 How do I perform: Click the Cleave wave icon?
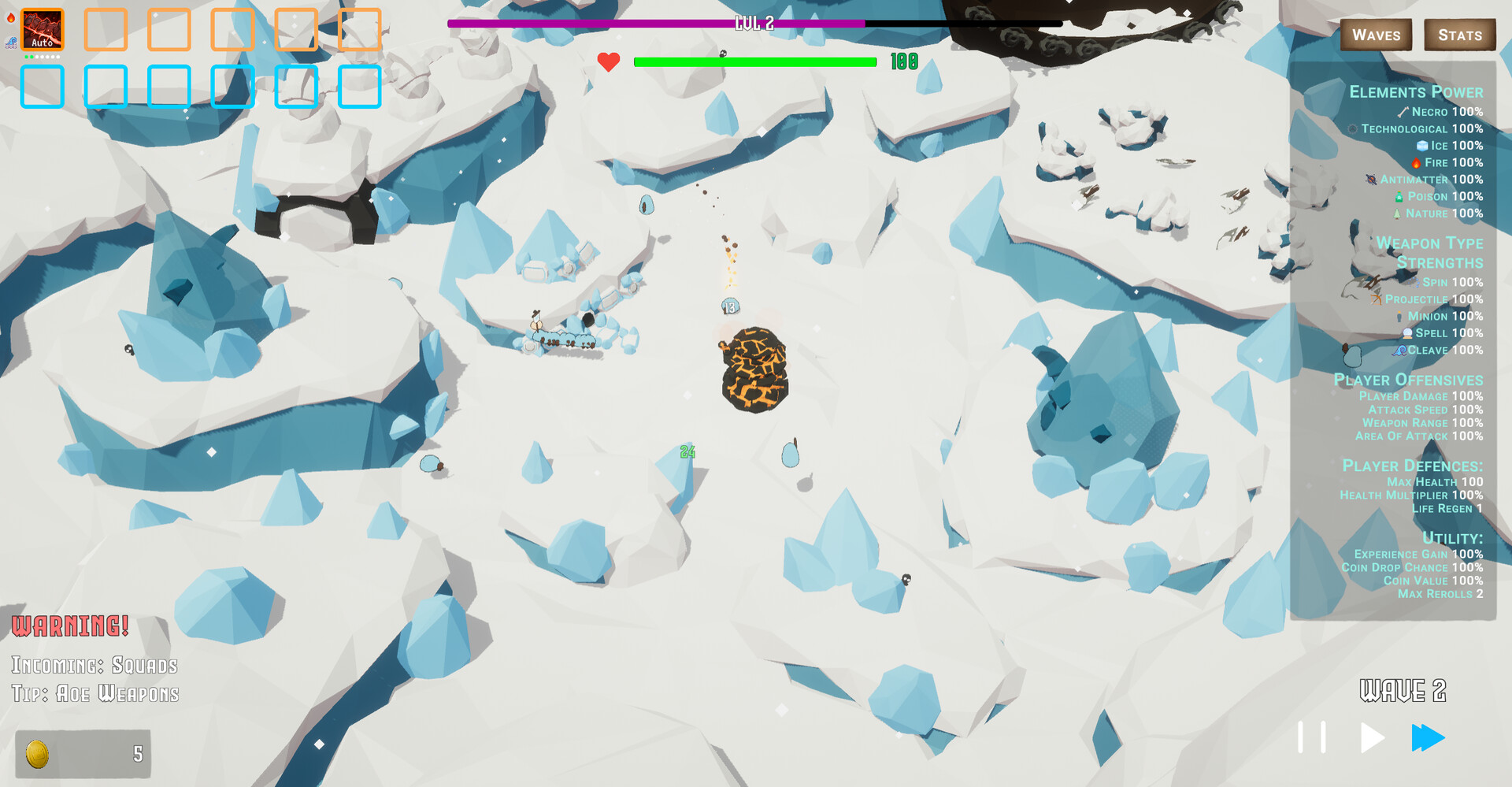1401,351
